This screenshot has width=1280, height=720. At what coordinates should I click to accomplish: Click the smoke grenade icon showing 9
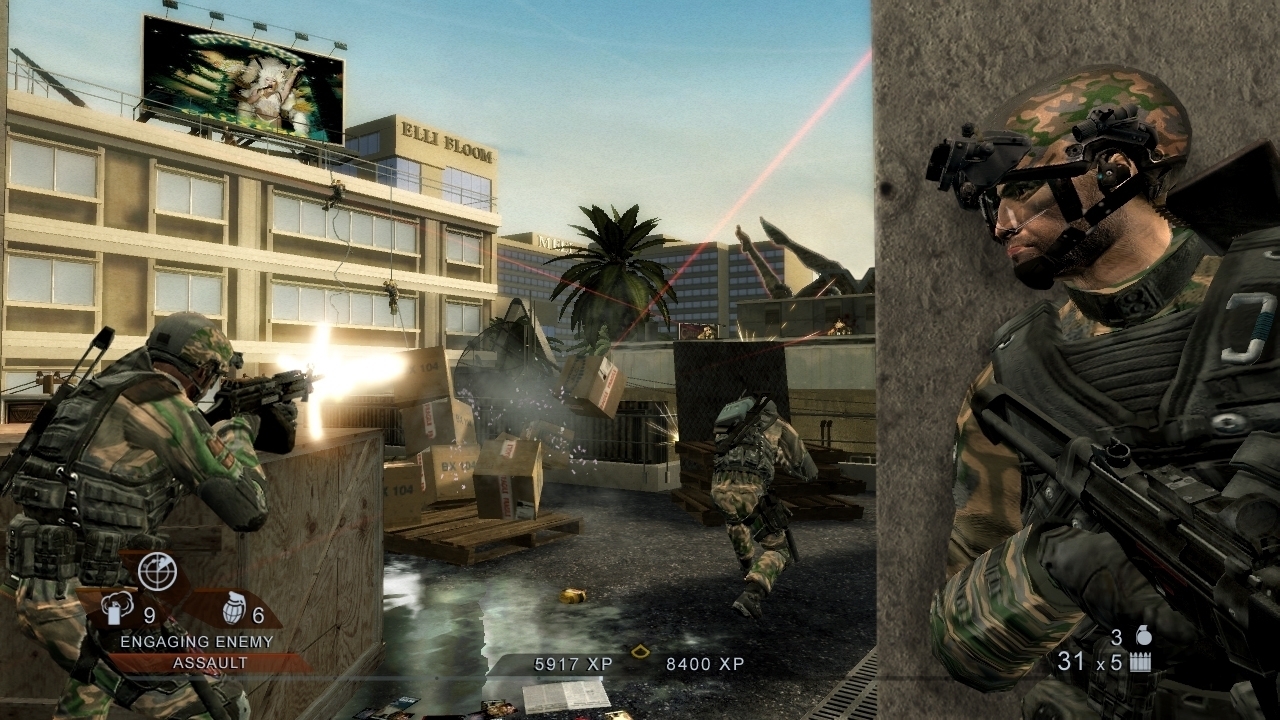[x=119, y=607]
